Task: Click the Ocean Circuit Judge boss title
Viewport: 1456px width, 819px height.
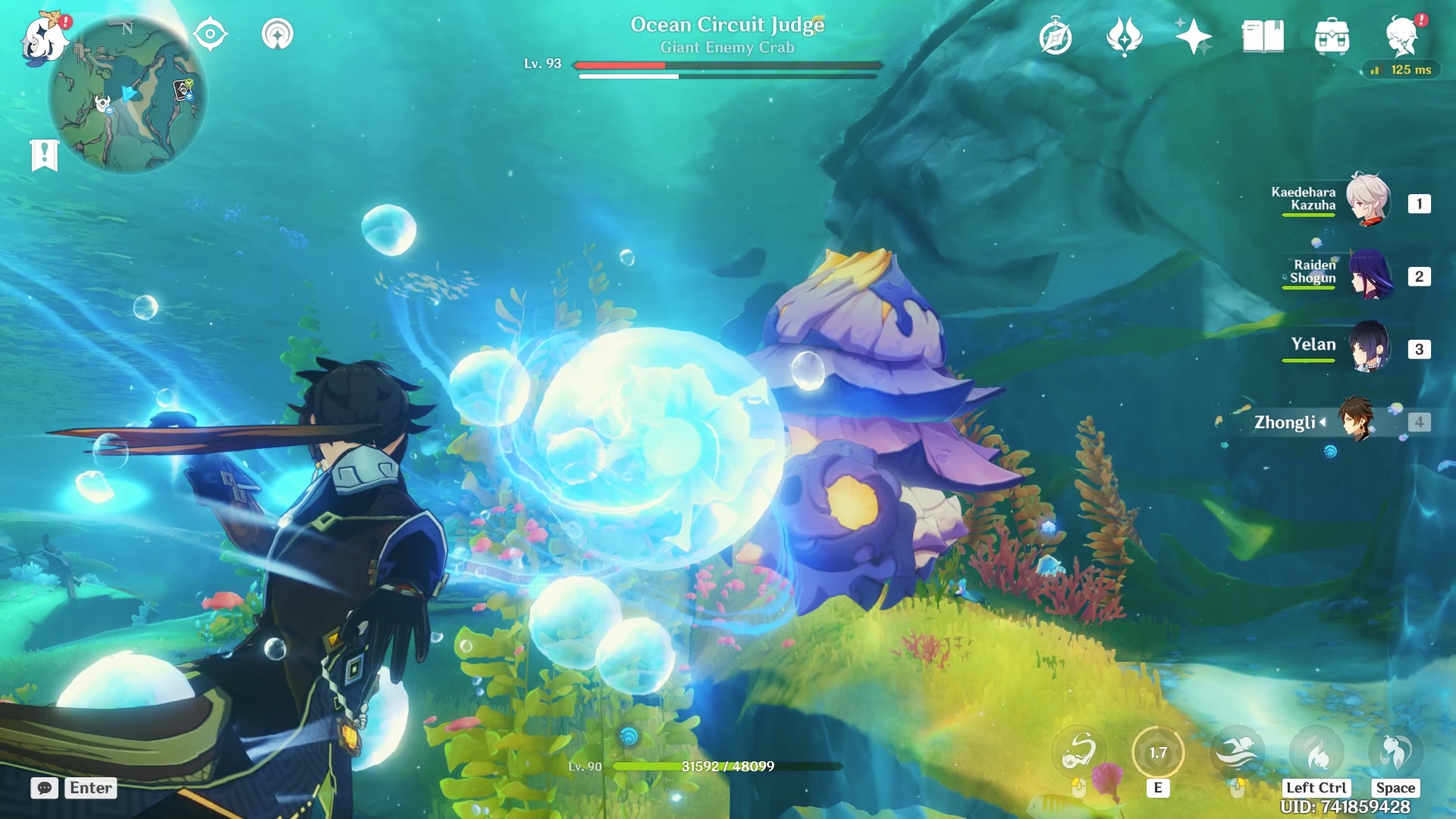Action: pyautogui.click(x=727, y=24)
